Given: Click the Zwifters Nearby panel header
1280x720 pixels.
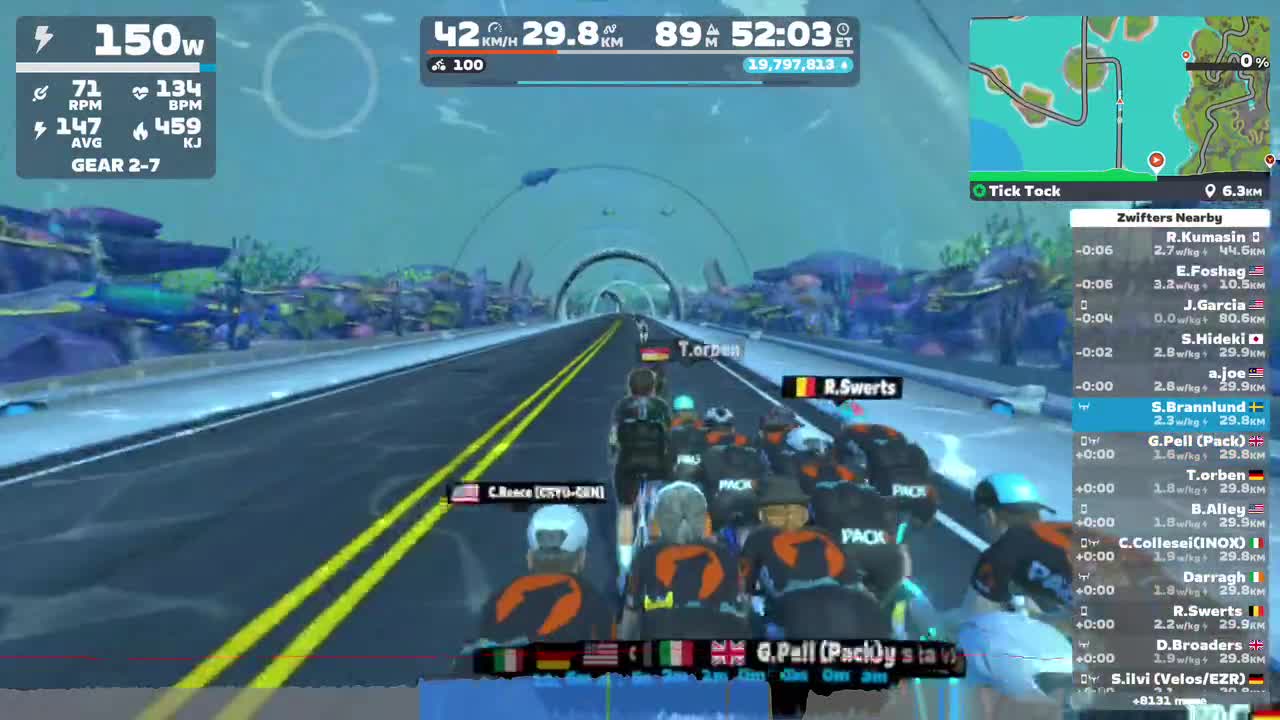Looking at the screenshot, I should pyautogui.click(x=1169, y=217).
